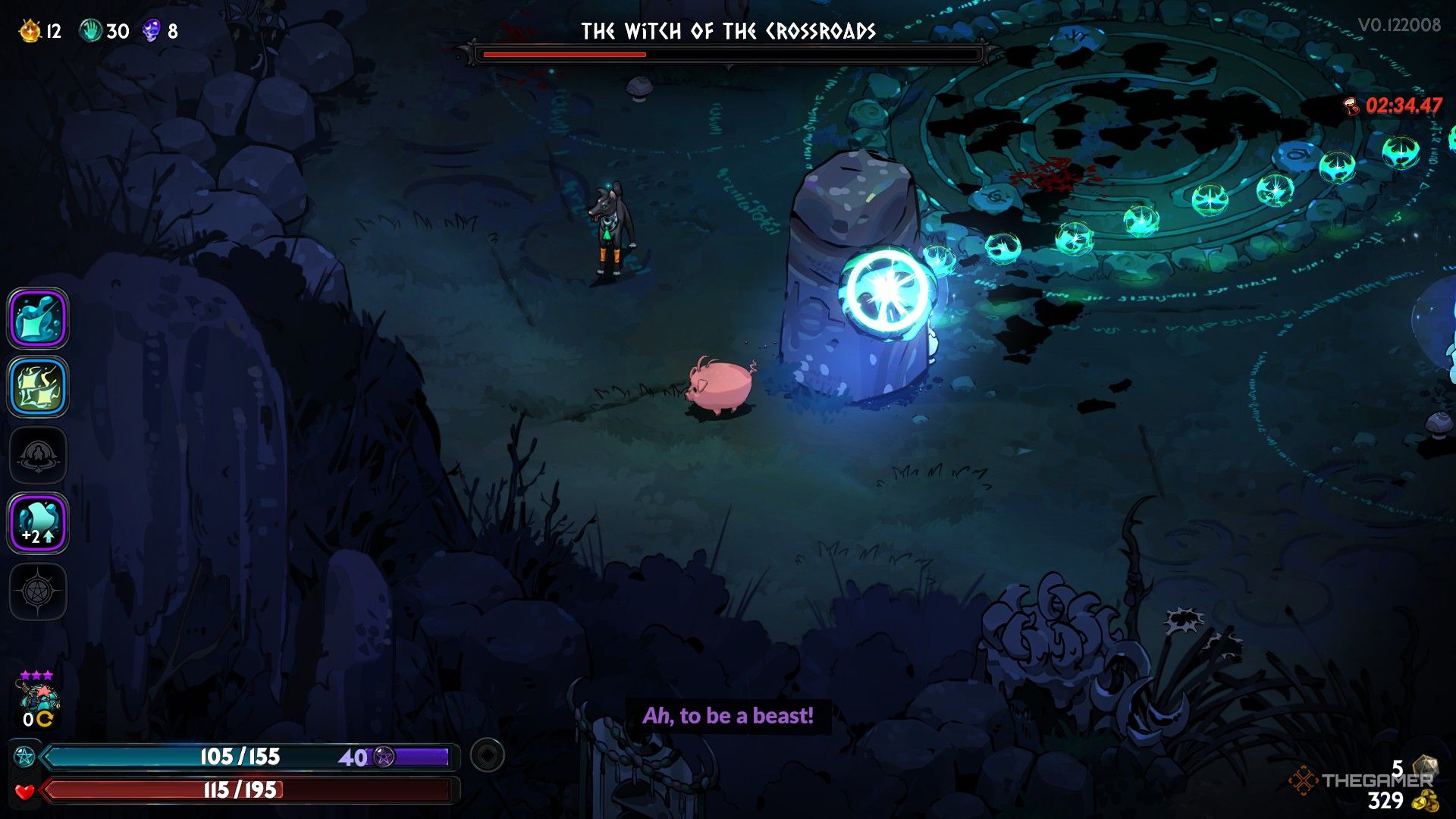The image size is (1456, 819).
Task: Activate the golden cards ability with blue border
Action: (38, 387)
